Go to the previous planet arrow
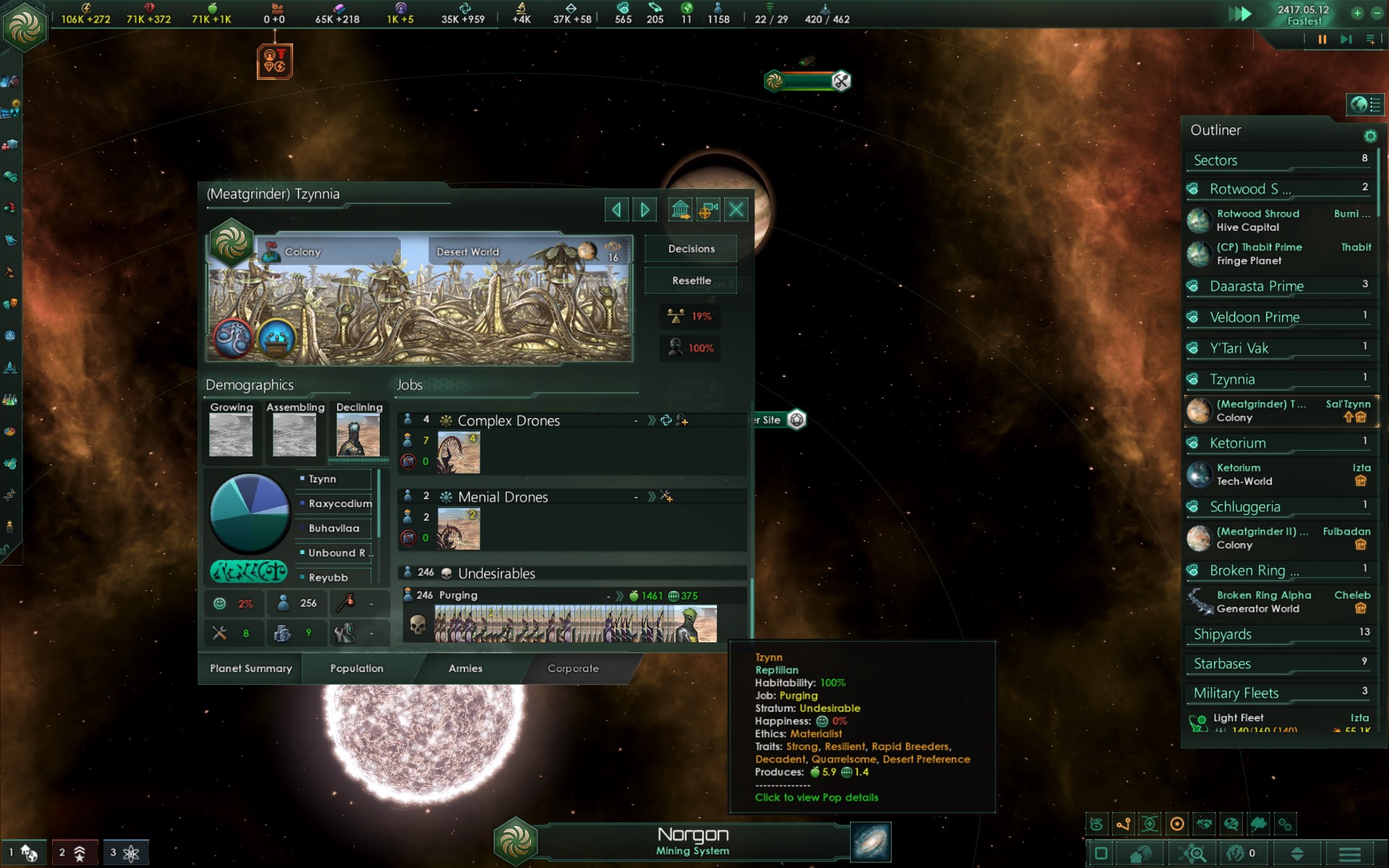The width and height of the screenshot is (1389, 868). tap(616, 210)
